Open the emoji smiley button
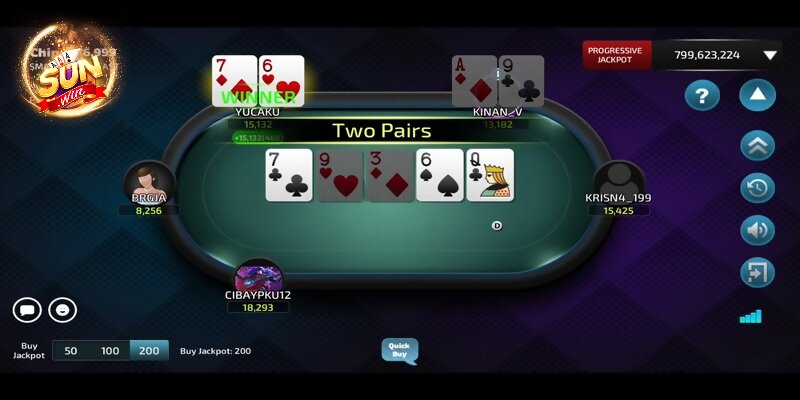Screen dimensions: 800x400 [x=63, y=310]
